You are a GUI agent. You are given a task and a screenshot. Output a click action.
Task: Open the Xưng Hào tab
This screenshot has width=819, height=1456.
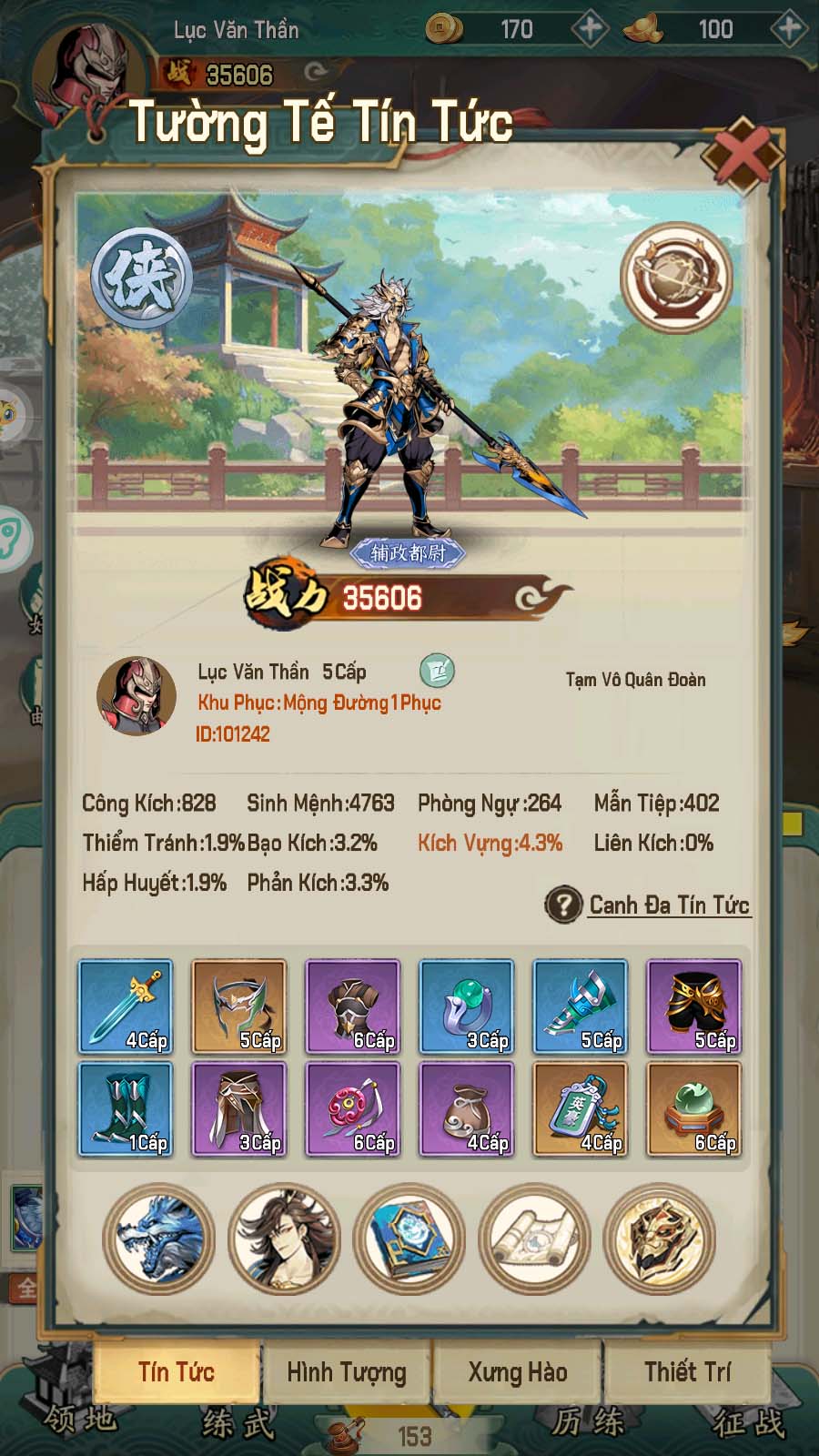point(517,1371)
